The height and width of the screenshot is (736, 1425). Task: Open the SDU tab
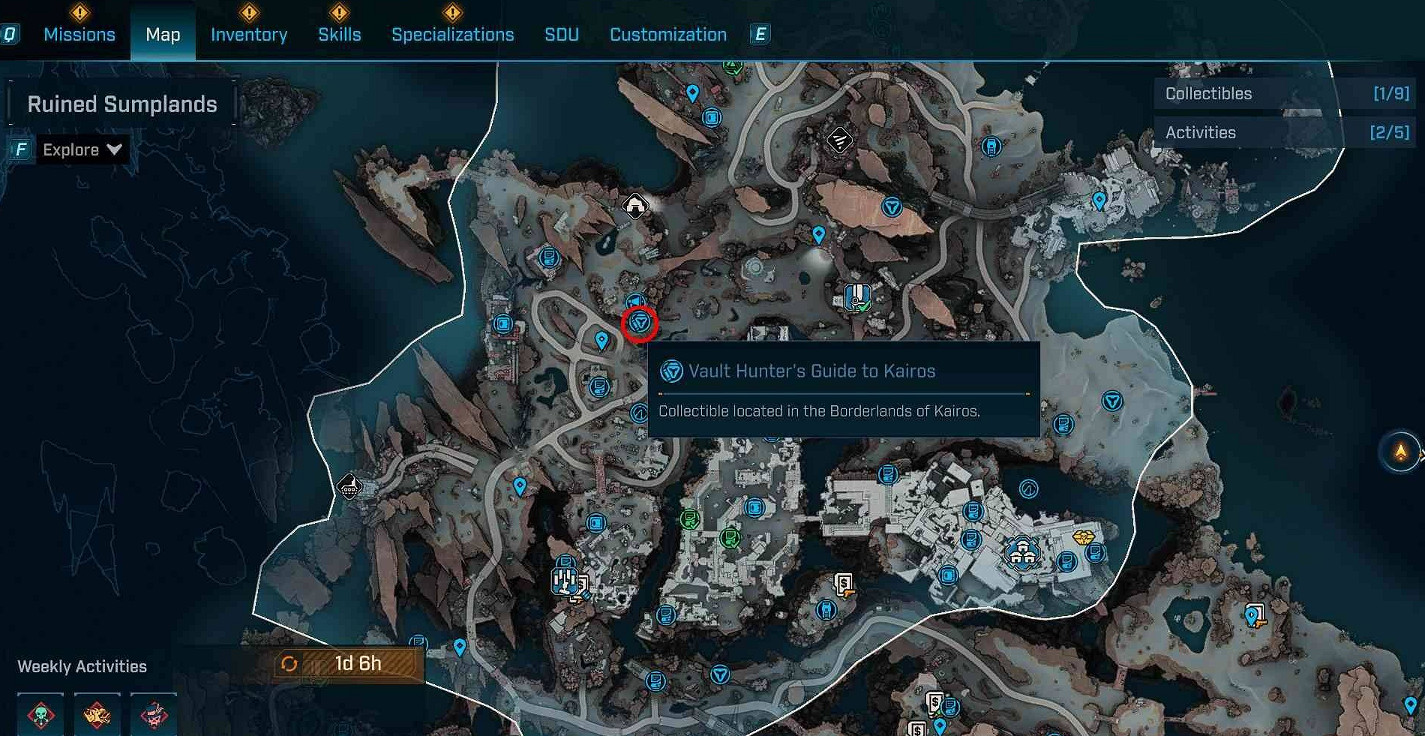tap(561, 34)
